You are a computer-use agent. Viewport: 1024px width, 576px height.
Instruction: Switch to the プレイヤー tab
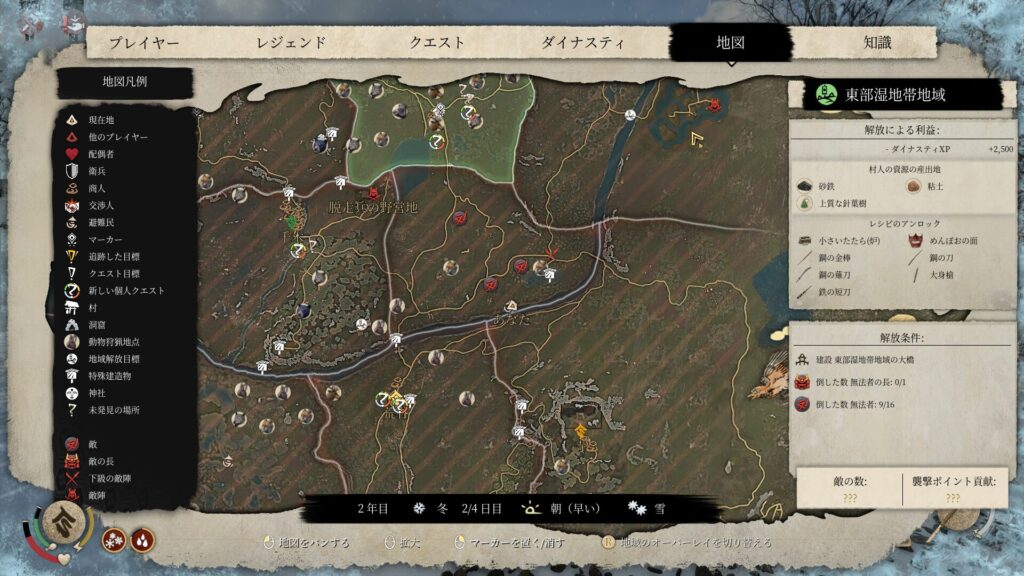tap(144, 43)
